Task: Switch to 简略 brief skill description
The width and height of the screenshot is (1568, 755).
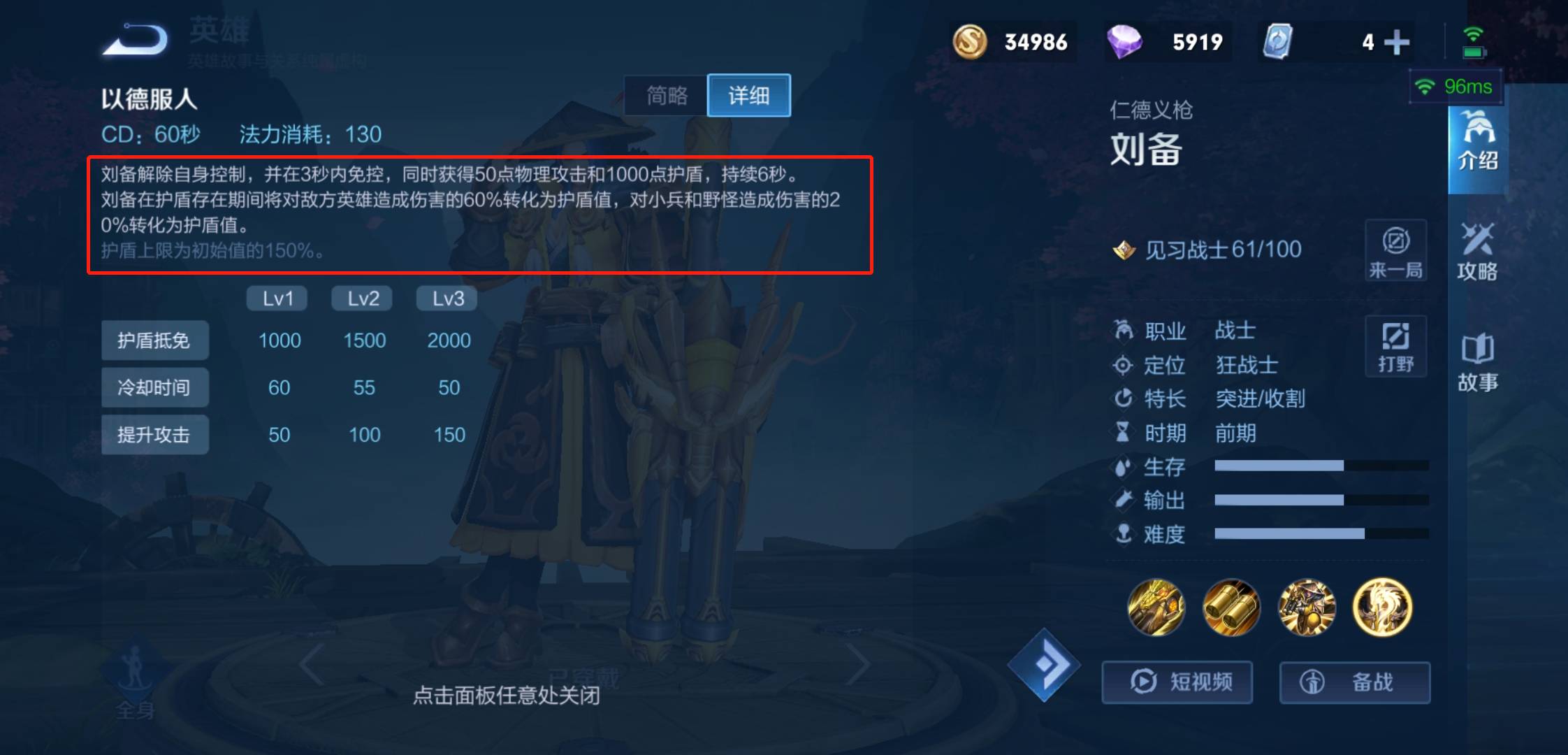Action: pos(666,96)
